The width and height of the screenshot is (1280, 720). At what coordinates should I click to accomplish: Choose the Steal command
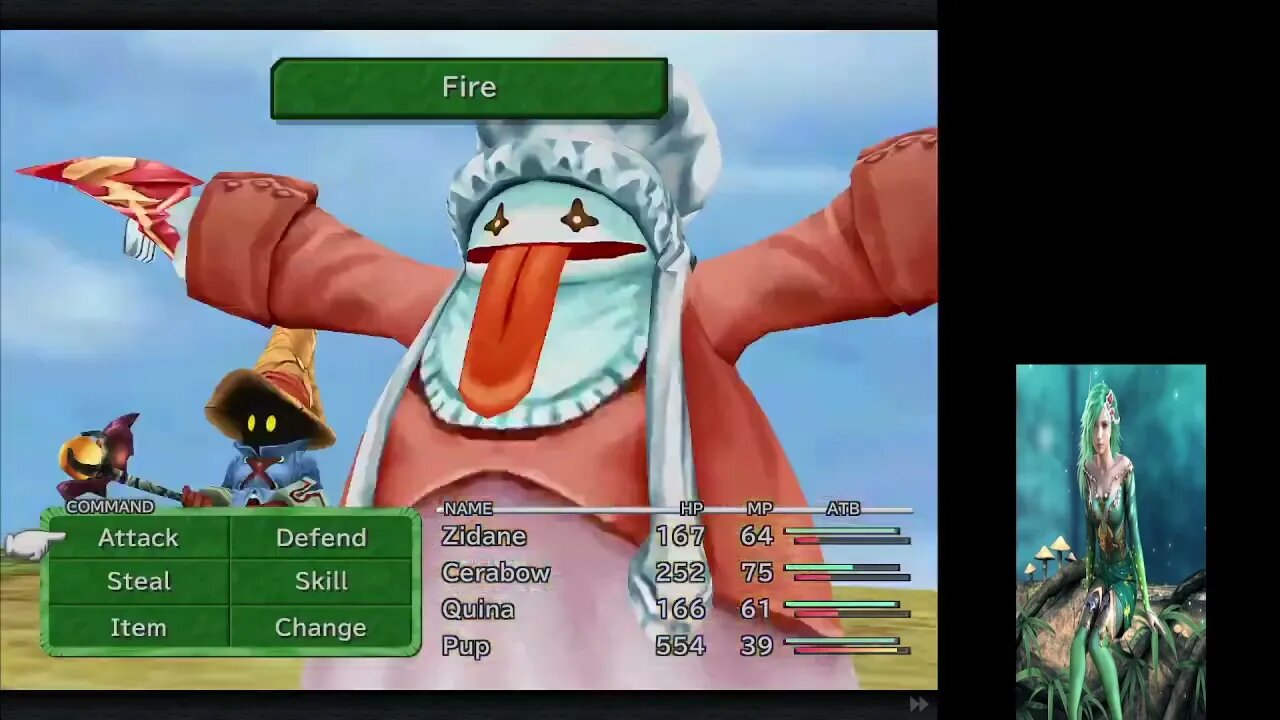pos(138,582)
